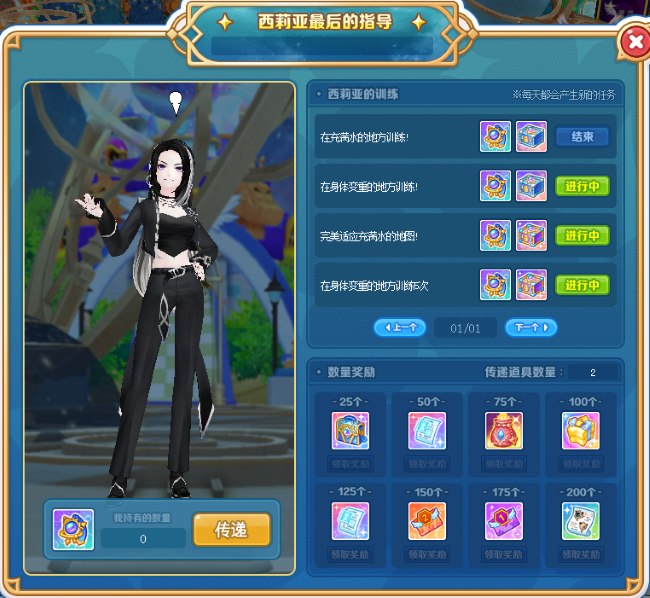
Task: Click 进行中 for 完美适应充满水的地图! task
Action: (x=582, y=236)
